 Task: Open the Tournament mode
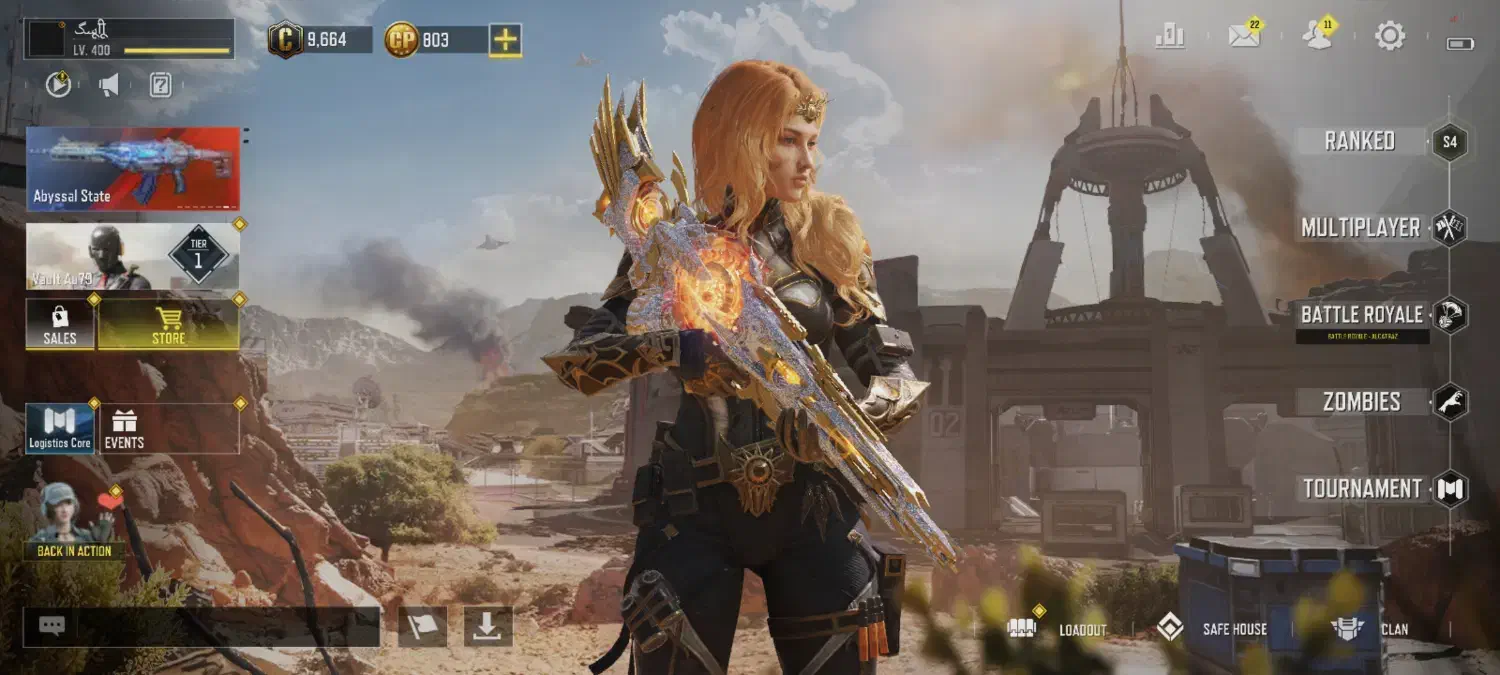tap(1362, 489)
